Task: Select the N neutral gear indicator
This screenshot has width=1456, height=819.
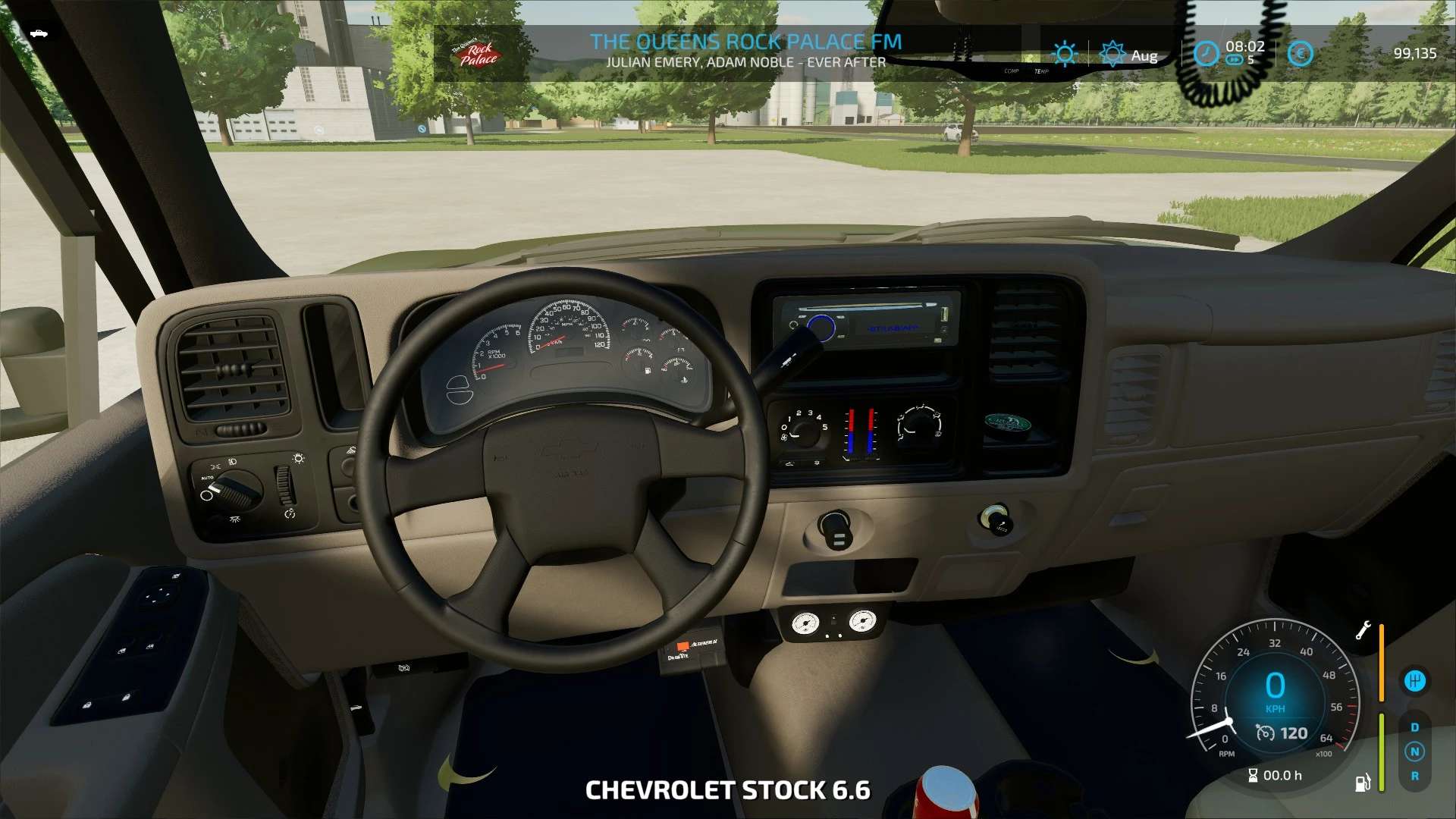Action: pyautogui.click(x=1414, y=752)
